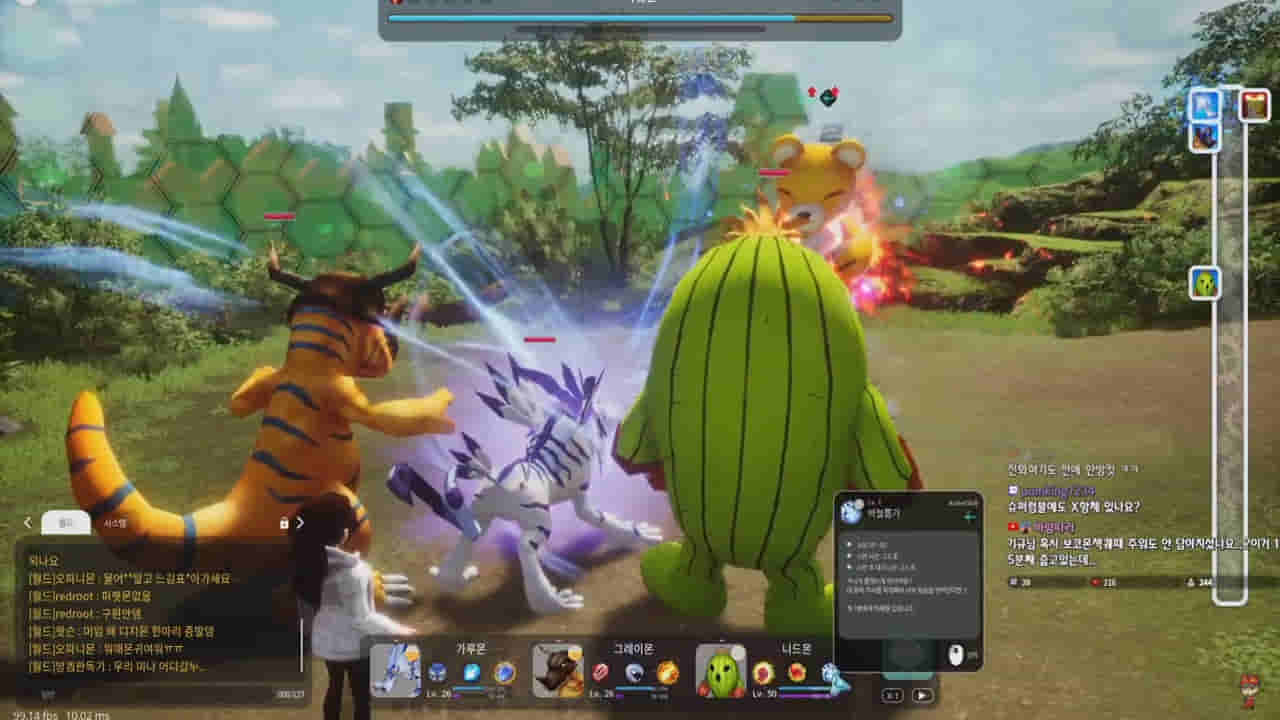
Task: Select the 월드 chat tab
Action: (65, 523)
